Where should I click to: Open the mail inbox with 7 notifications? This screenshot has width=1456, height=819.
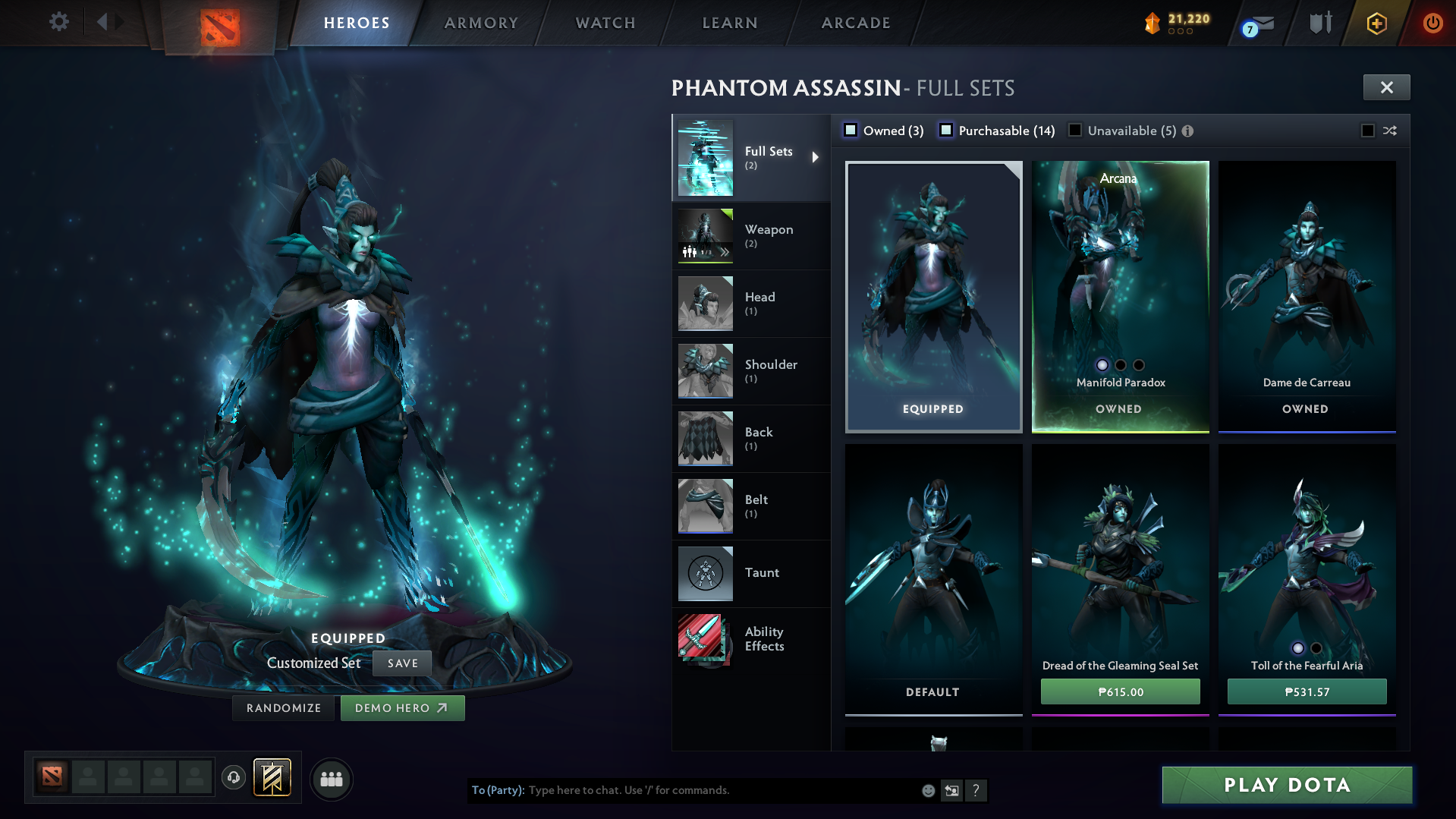point(1256,23)
